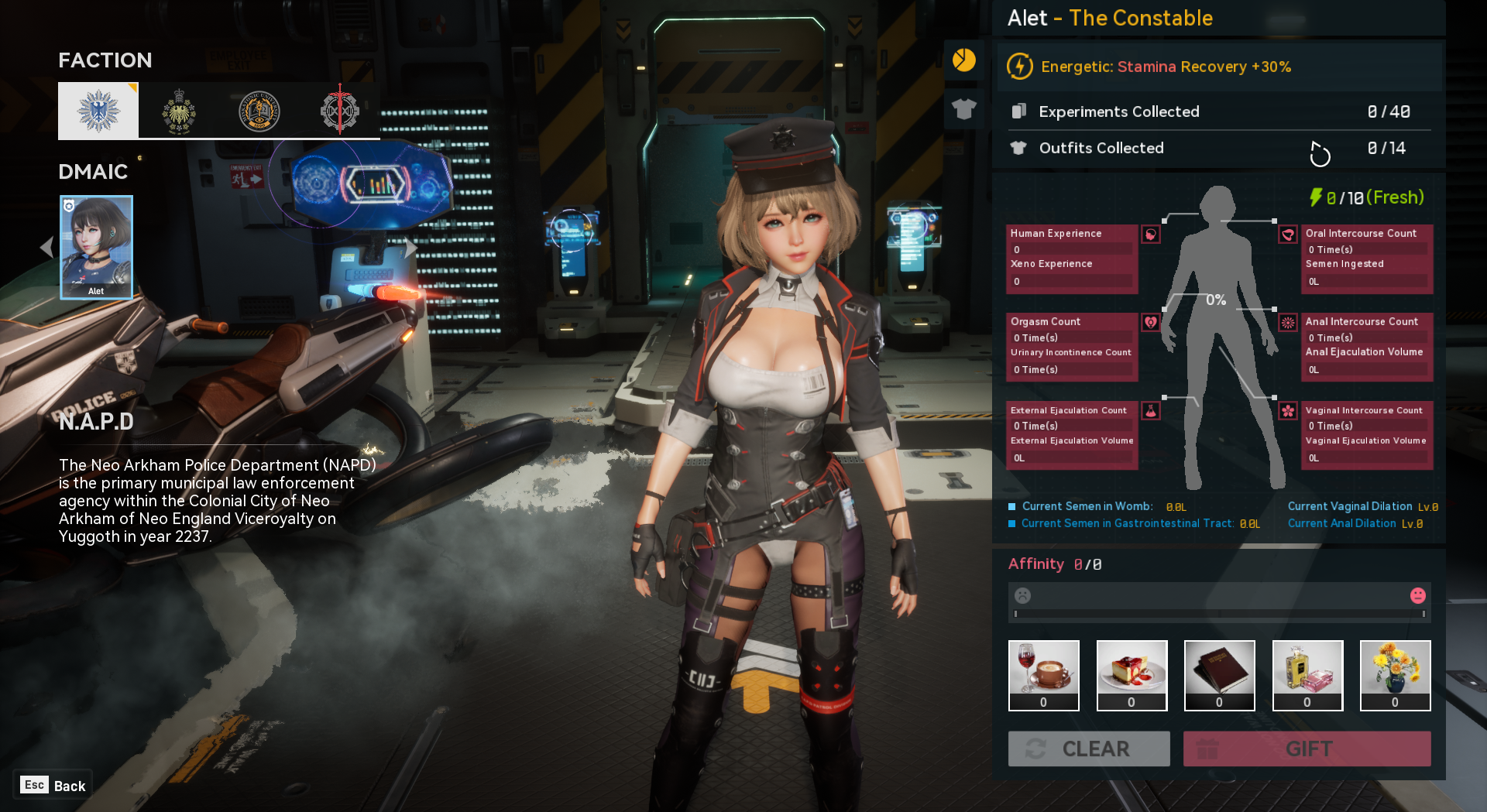1487x812 pixels.
Task: Switch to the crown faction tab
Action: pyautogui.click(x=177, y=110)
